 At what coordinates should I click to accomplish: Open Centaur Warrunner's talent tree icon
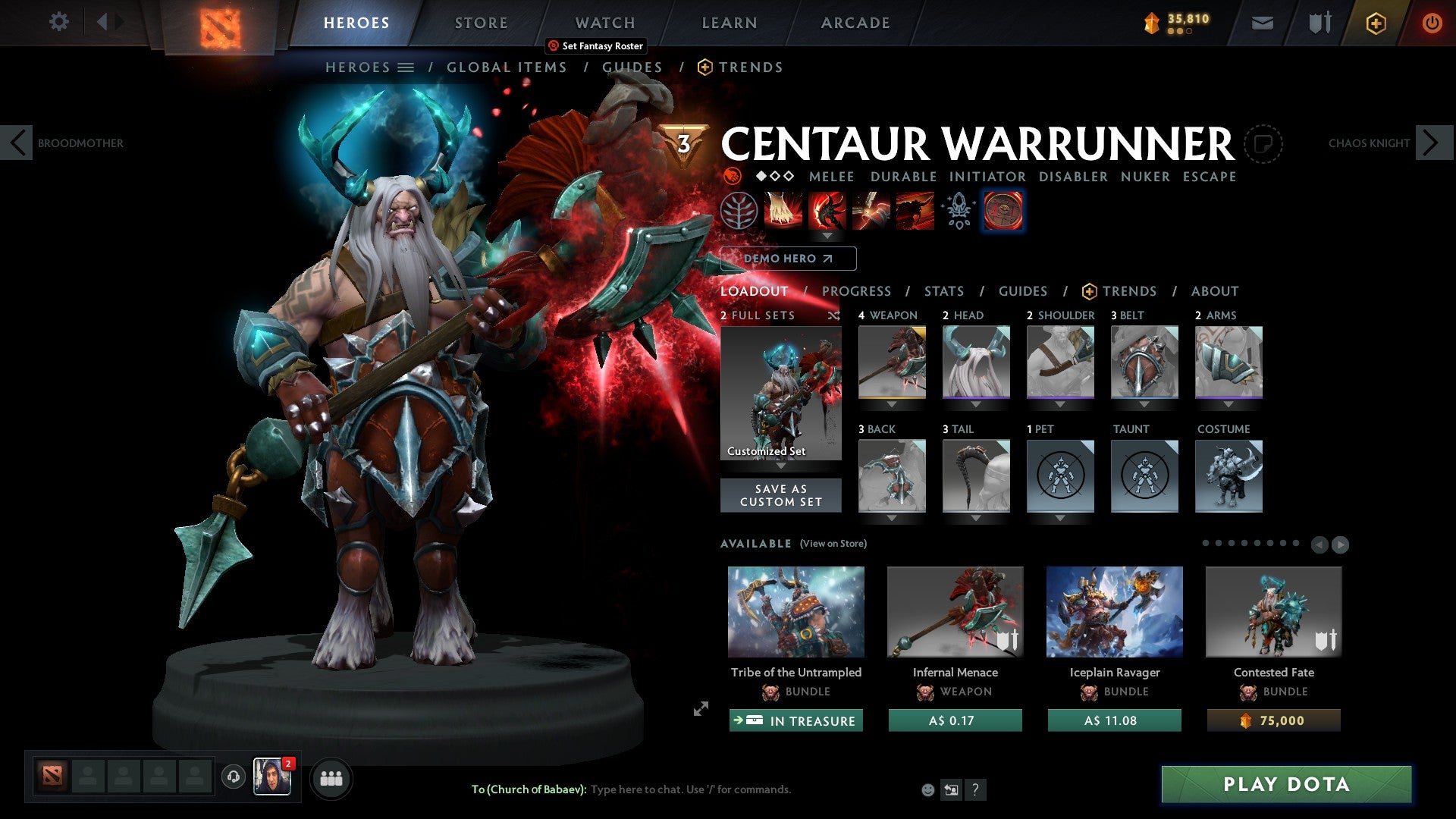pyautogui.click(x=739, y=211)
